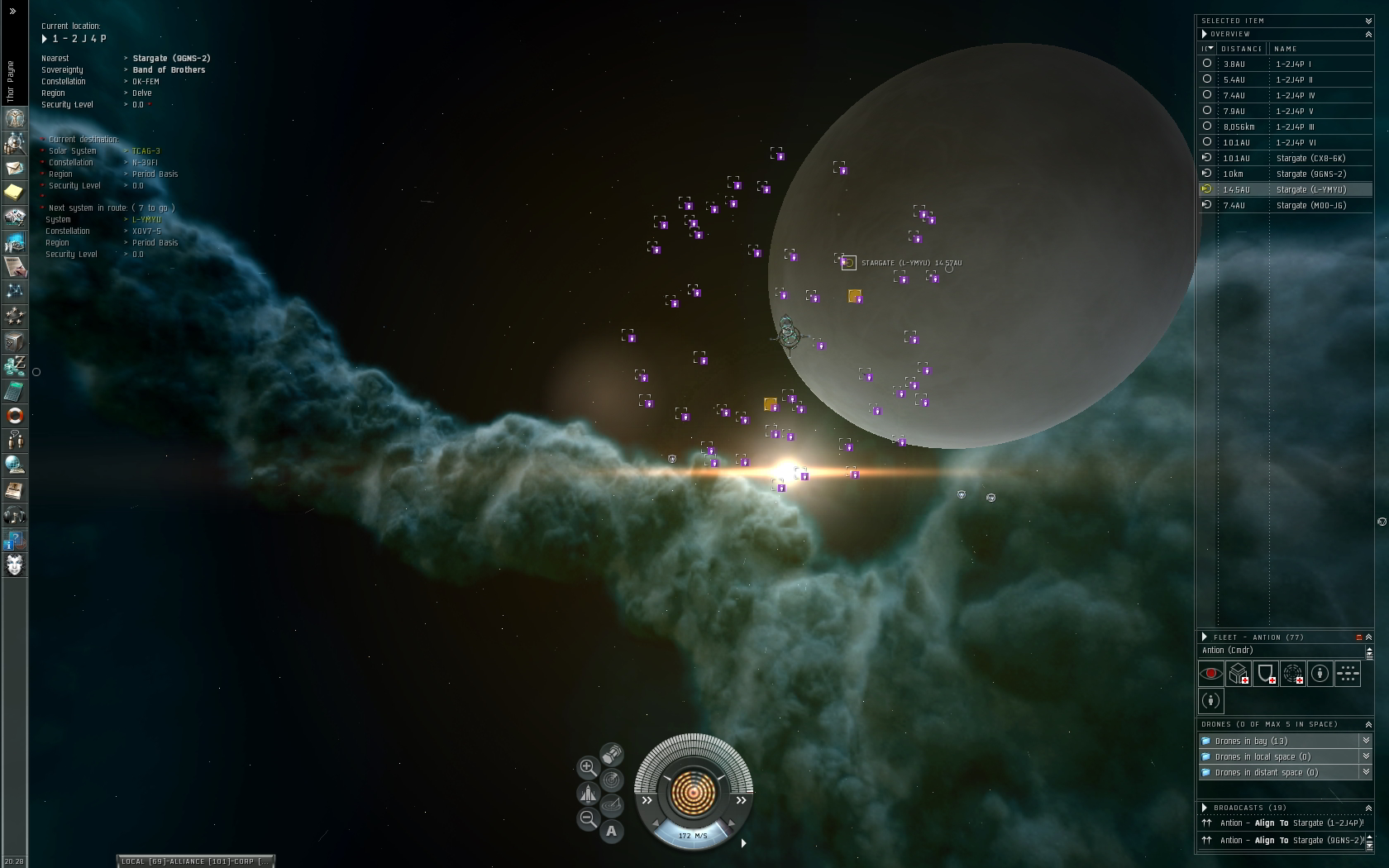Select planet 1-2J4P III in overview
Image resolution: width=1389 pixels, height=868 pixels.
[1295, 126]
